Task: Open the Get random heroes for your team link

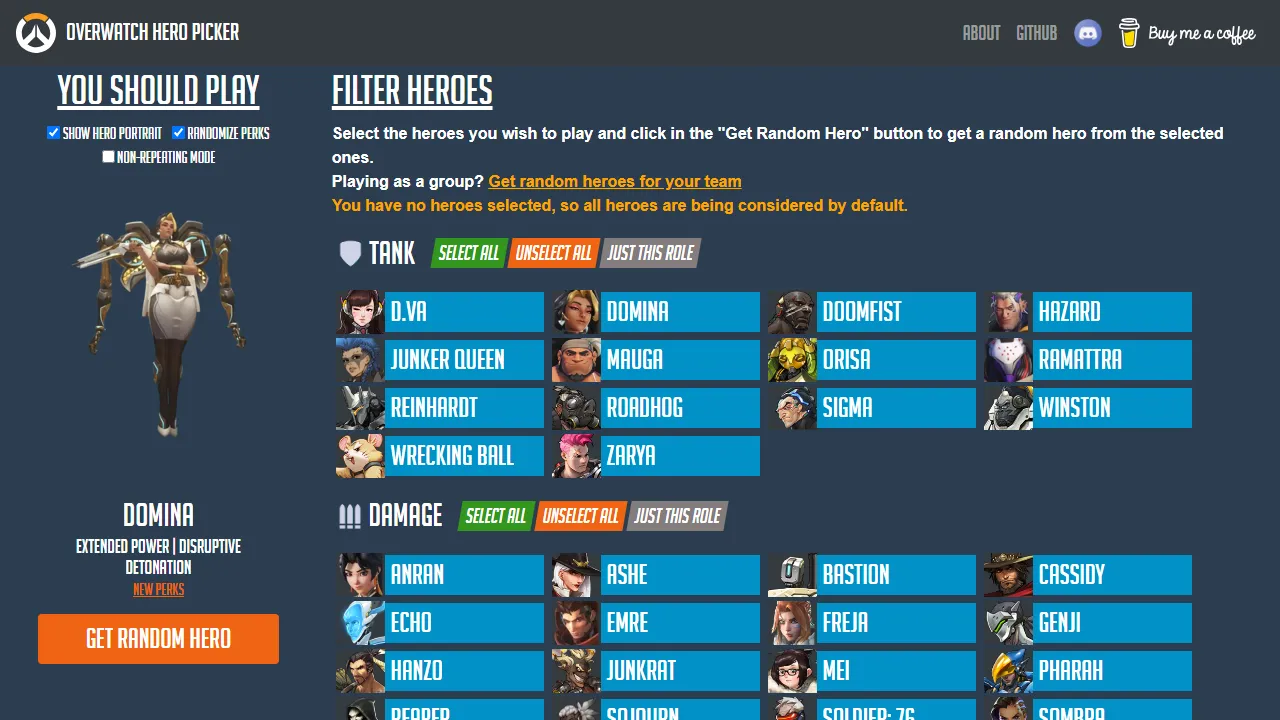Action: (614, 181)
